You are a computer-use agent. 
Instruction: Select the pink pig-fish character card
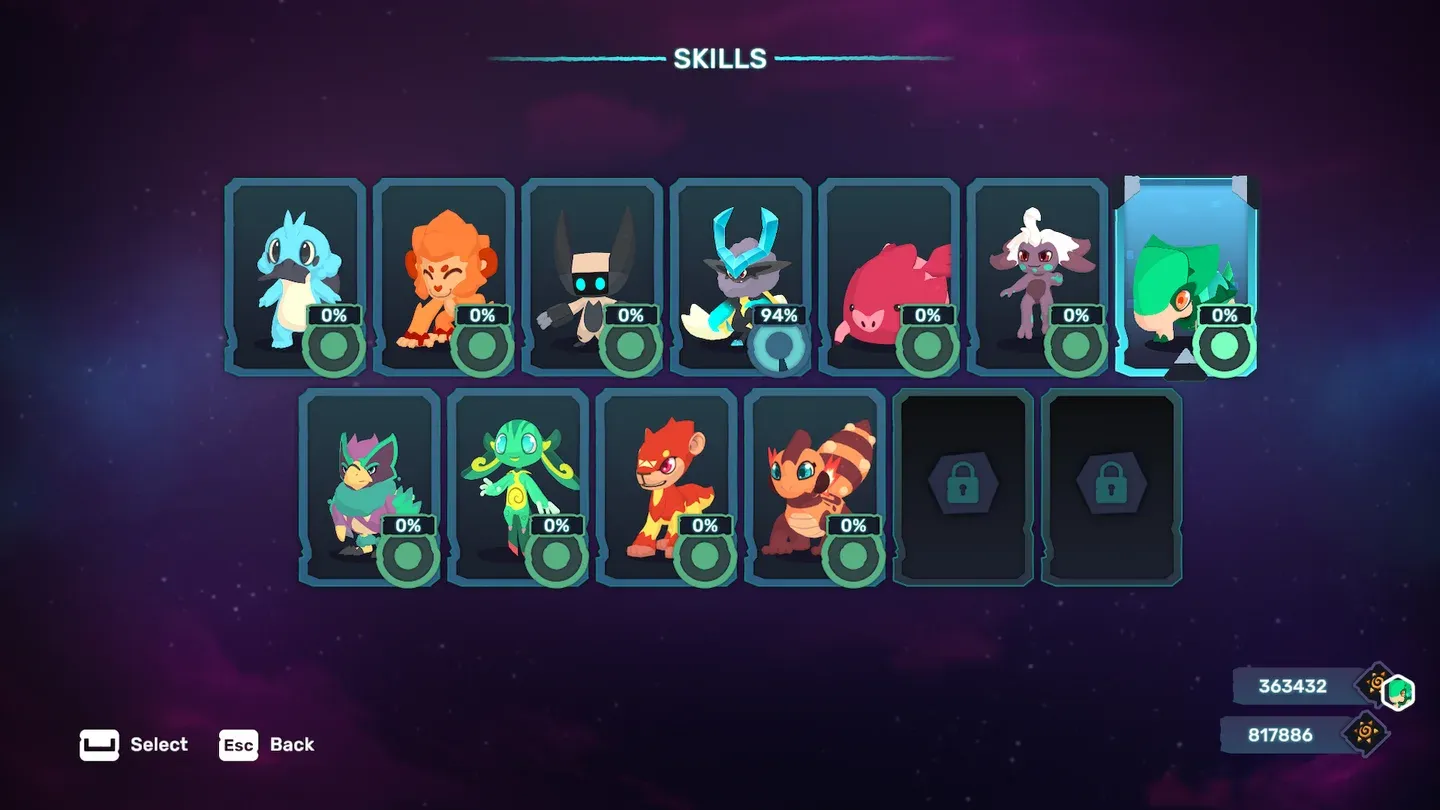coord(888,276)
